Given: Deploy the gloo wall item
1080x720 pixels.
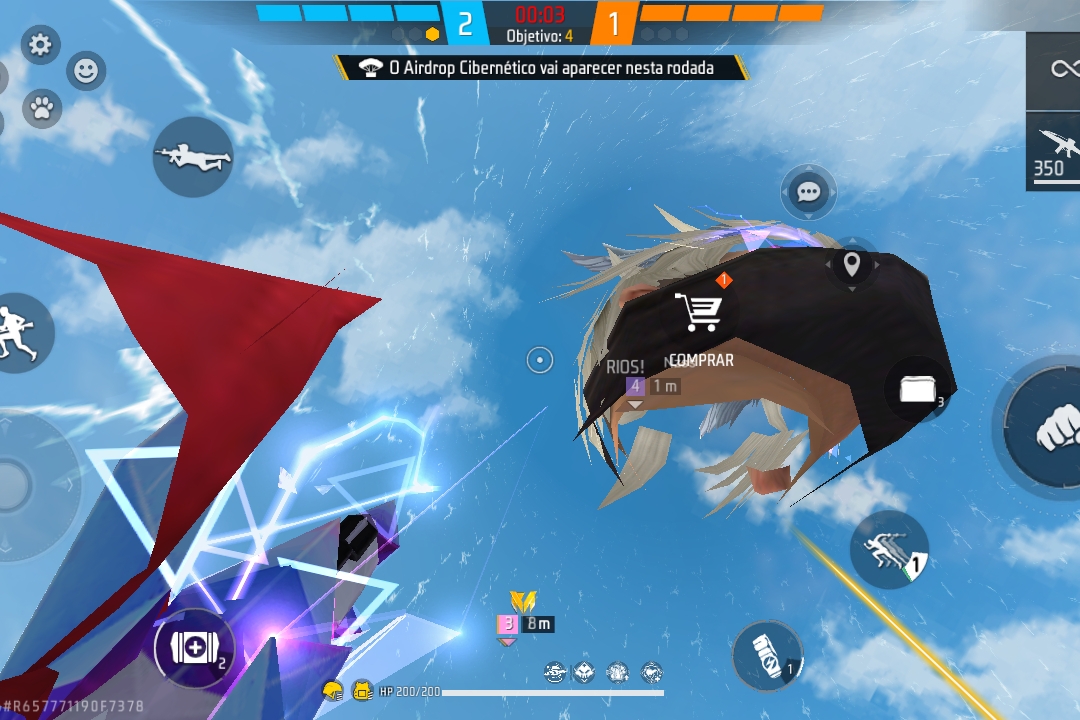Looking at the screenshot, I should tap(917, 389).
